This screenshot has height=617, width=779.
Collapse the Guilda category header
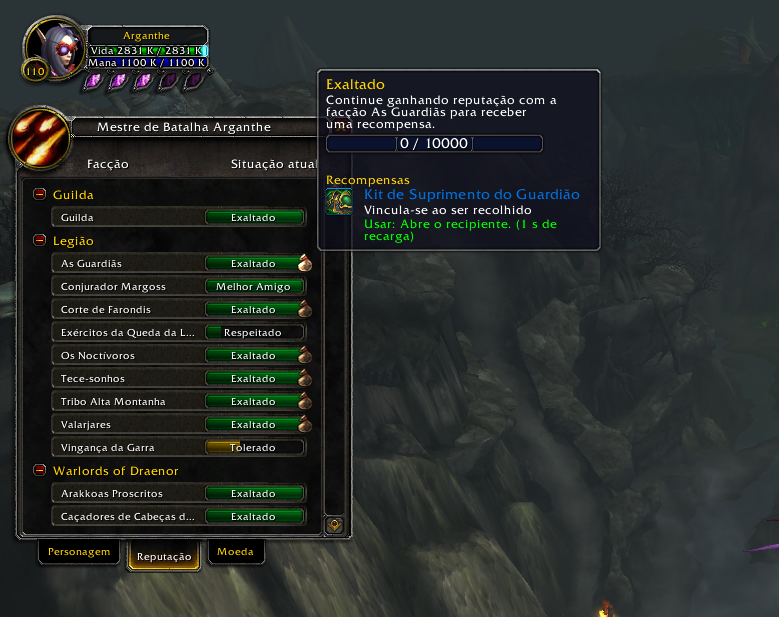[40, 195]
